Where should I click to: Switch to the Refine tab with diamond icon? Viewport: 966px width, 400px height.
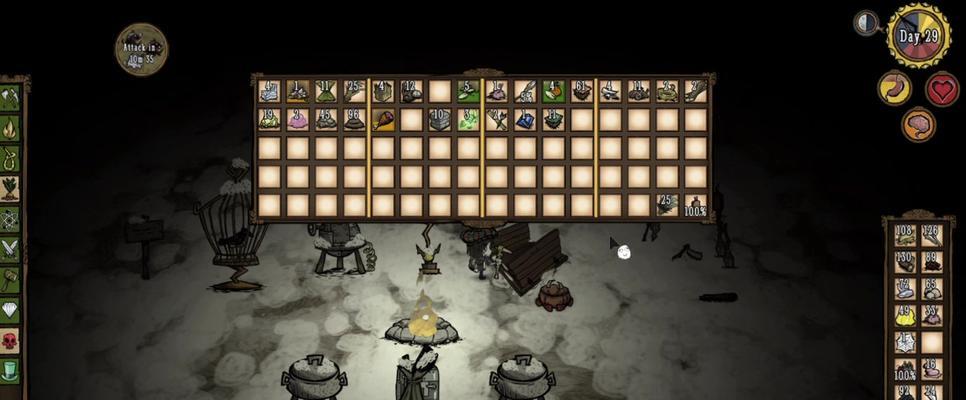(10, 310)
